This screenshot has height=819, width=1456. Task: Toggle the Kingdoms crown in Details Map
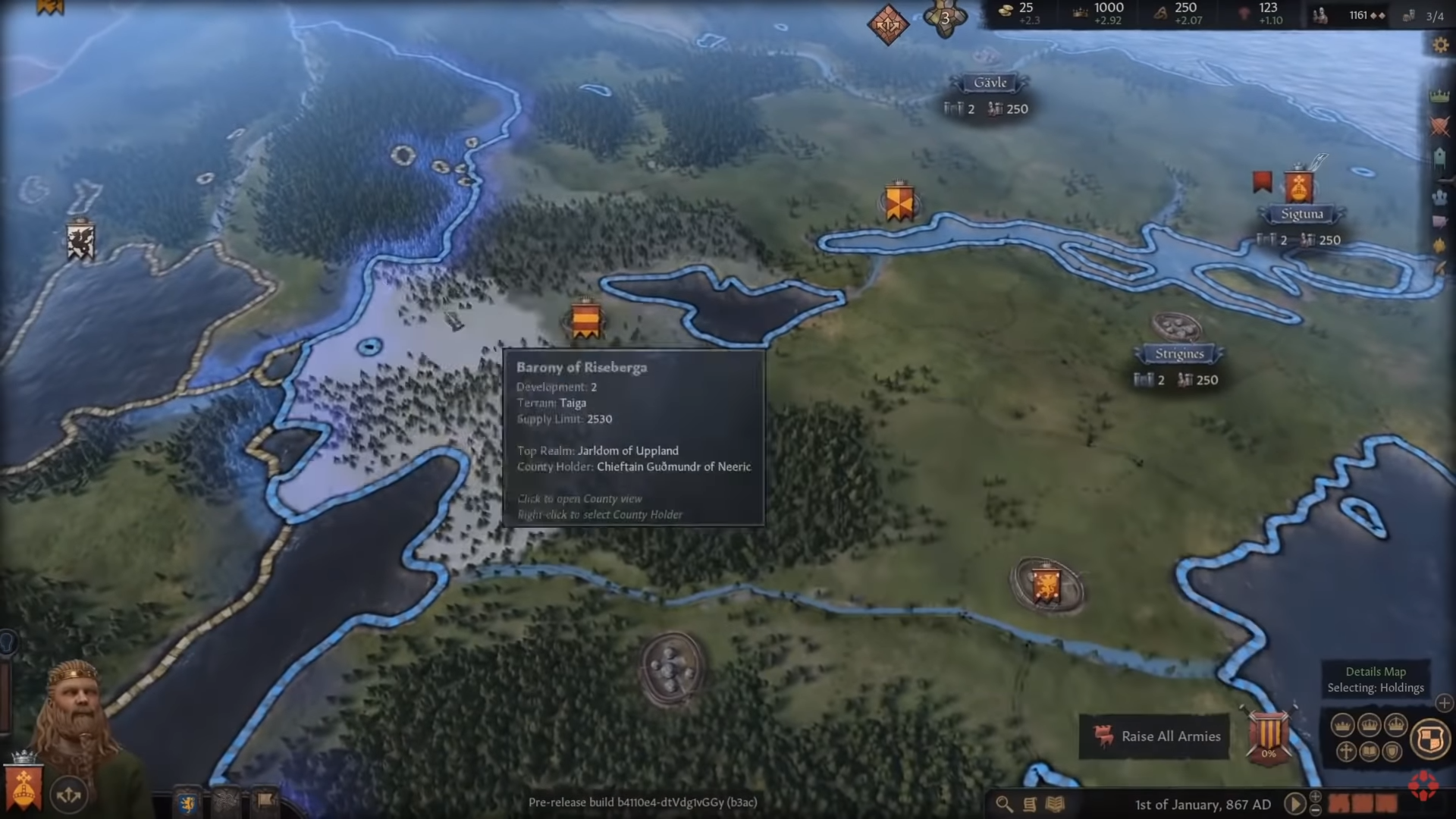1370,724
